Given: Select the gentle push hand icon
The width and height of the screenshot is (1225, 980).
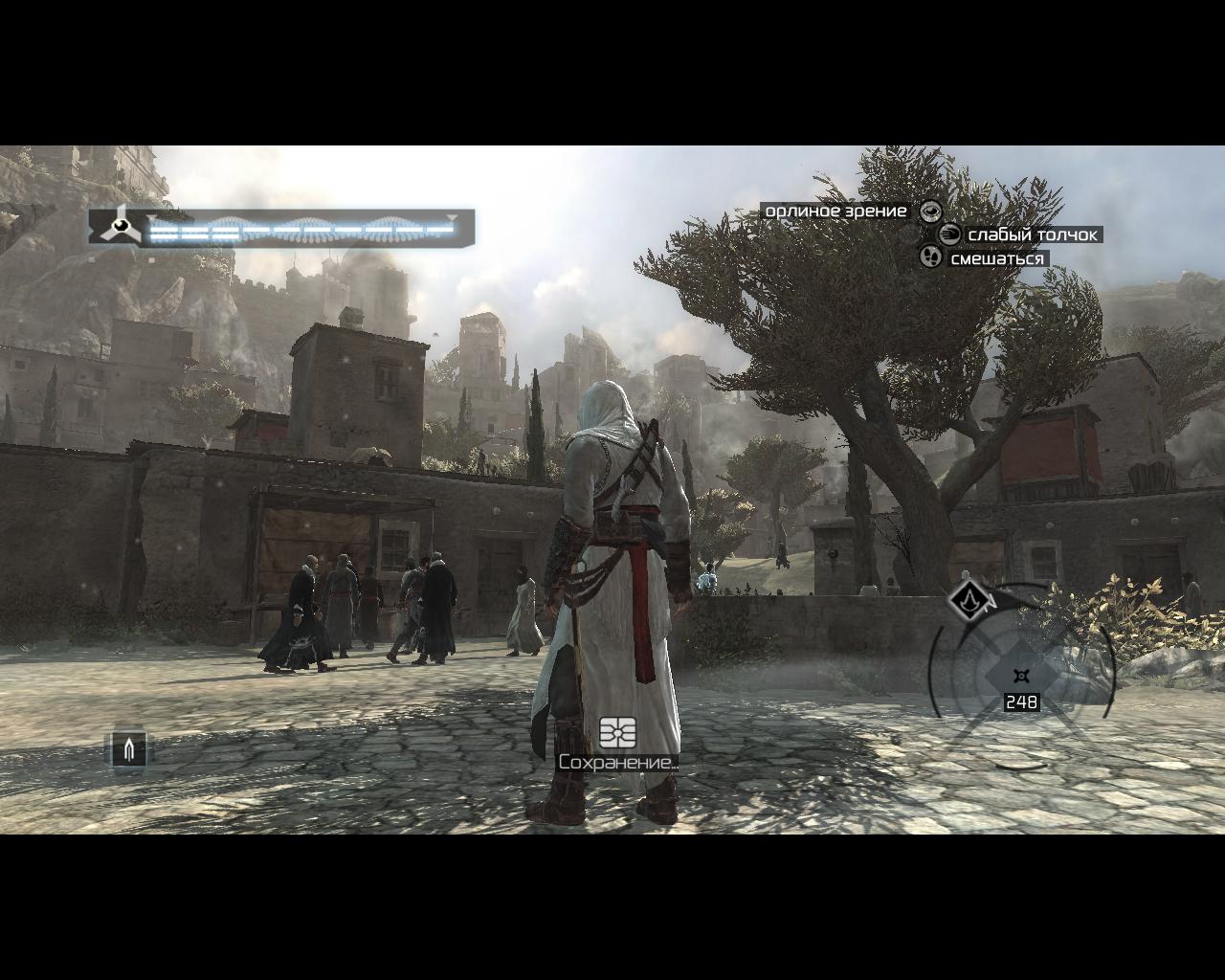Looking at the screenshot, I should [949, 234].
